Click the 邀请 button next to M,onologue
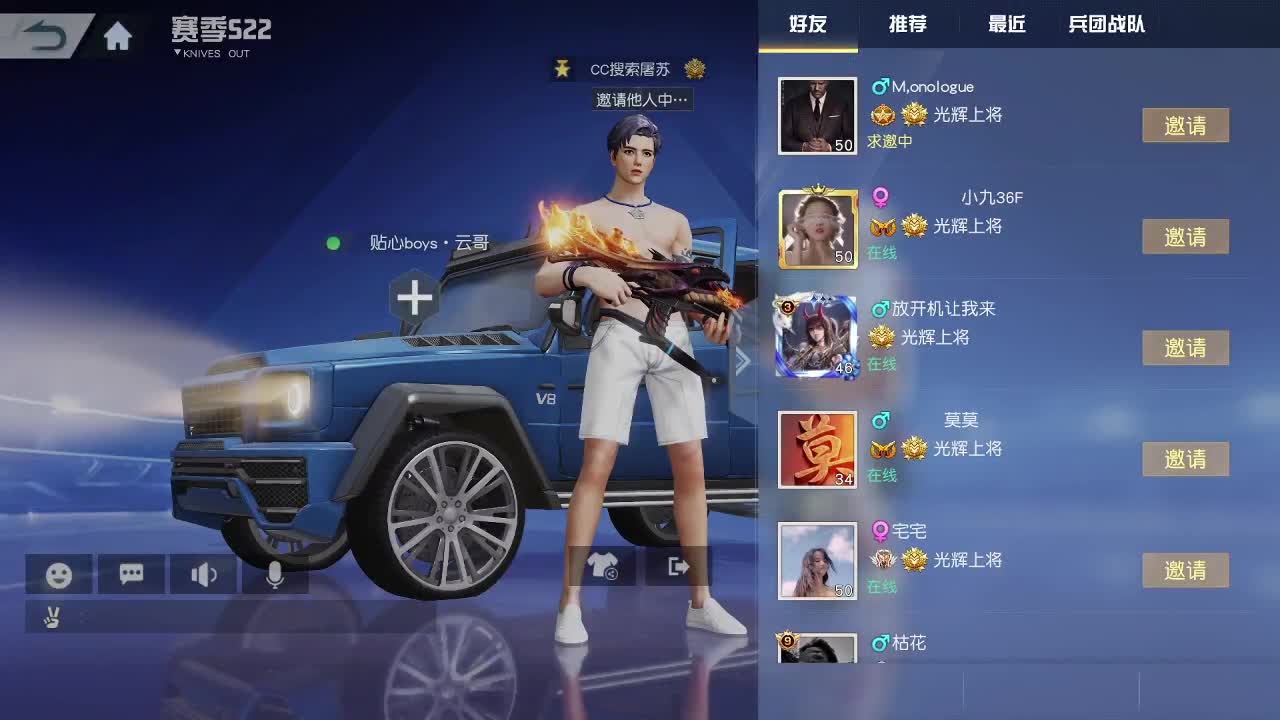 1186,125
